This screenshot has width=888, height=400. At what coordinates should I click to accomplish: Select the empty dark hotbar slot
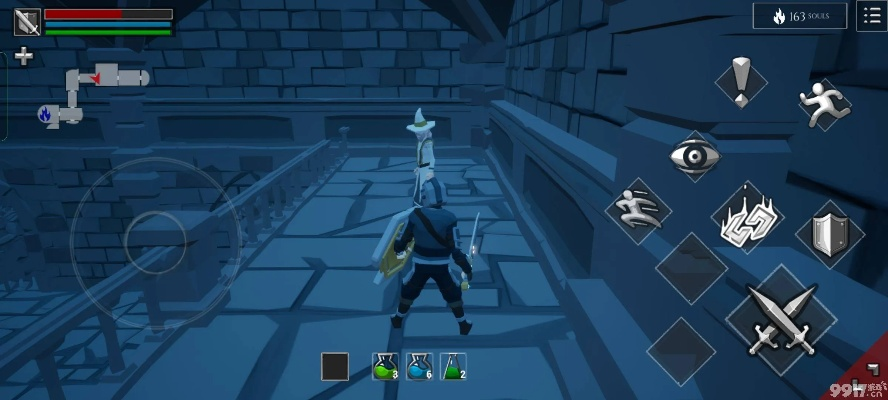point(335,366)
